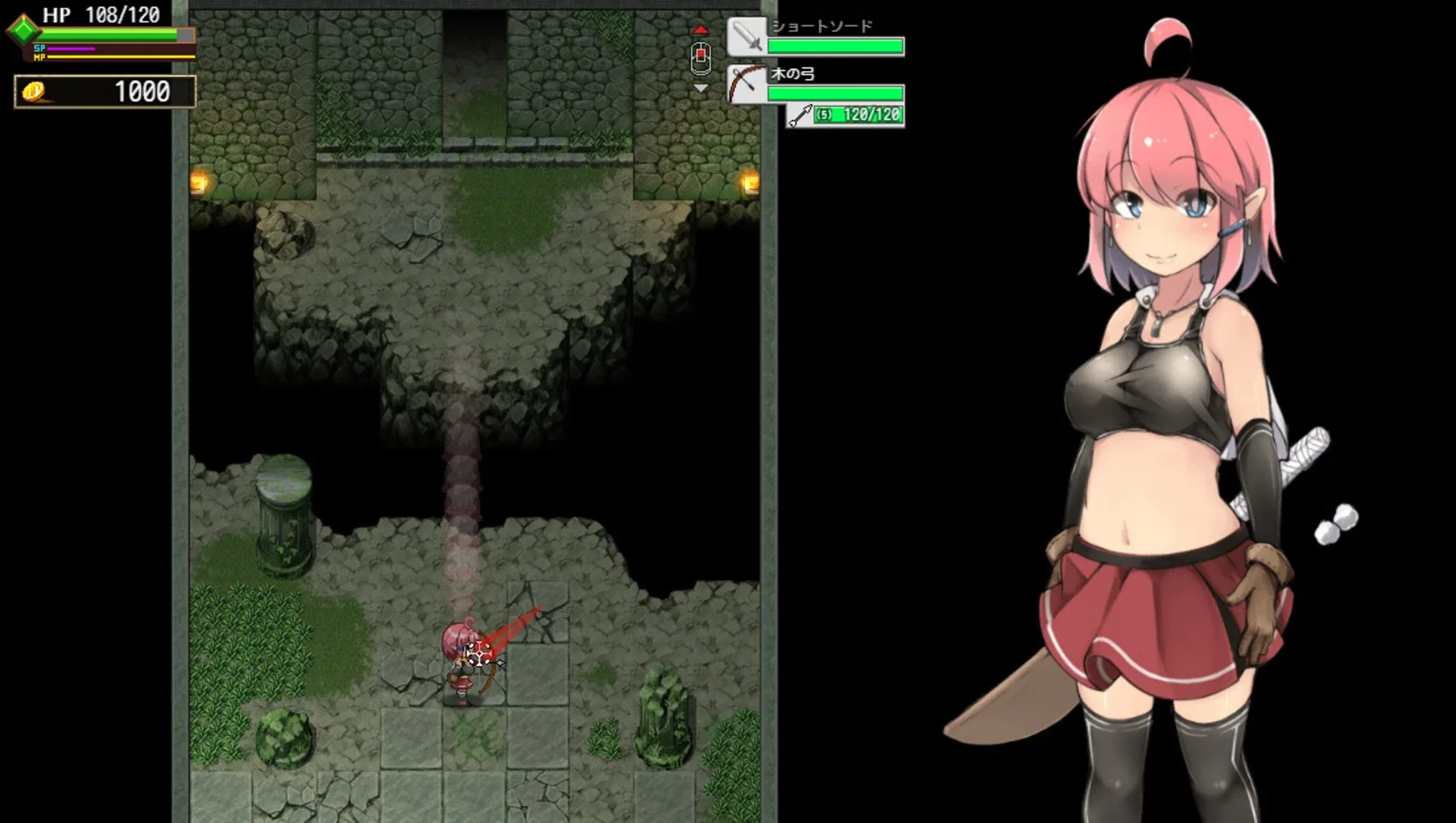Toggle the red middle-mouse button highlight

[x=699, y=54]
